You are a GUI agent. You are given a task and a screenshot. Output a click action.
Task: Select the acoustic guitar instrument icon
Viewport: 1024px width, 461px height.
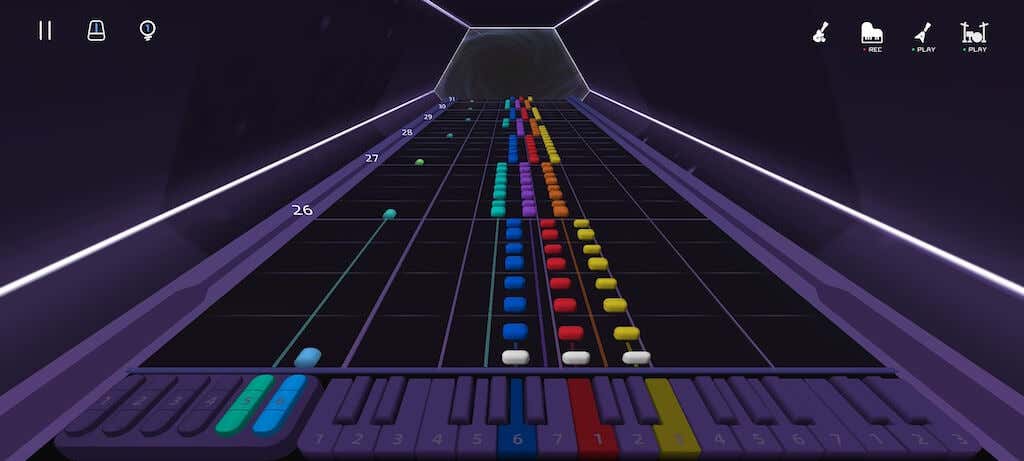(820, 33)
